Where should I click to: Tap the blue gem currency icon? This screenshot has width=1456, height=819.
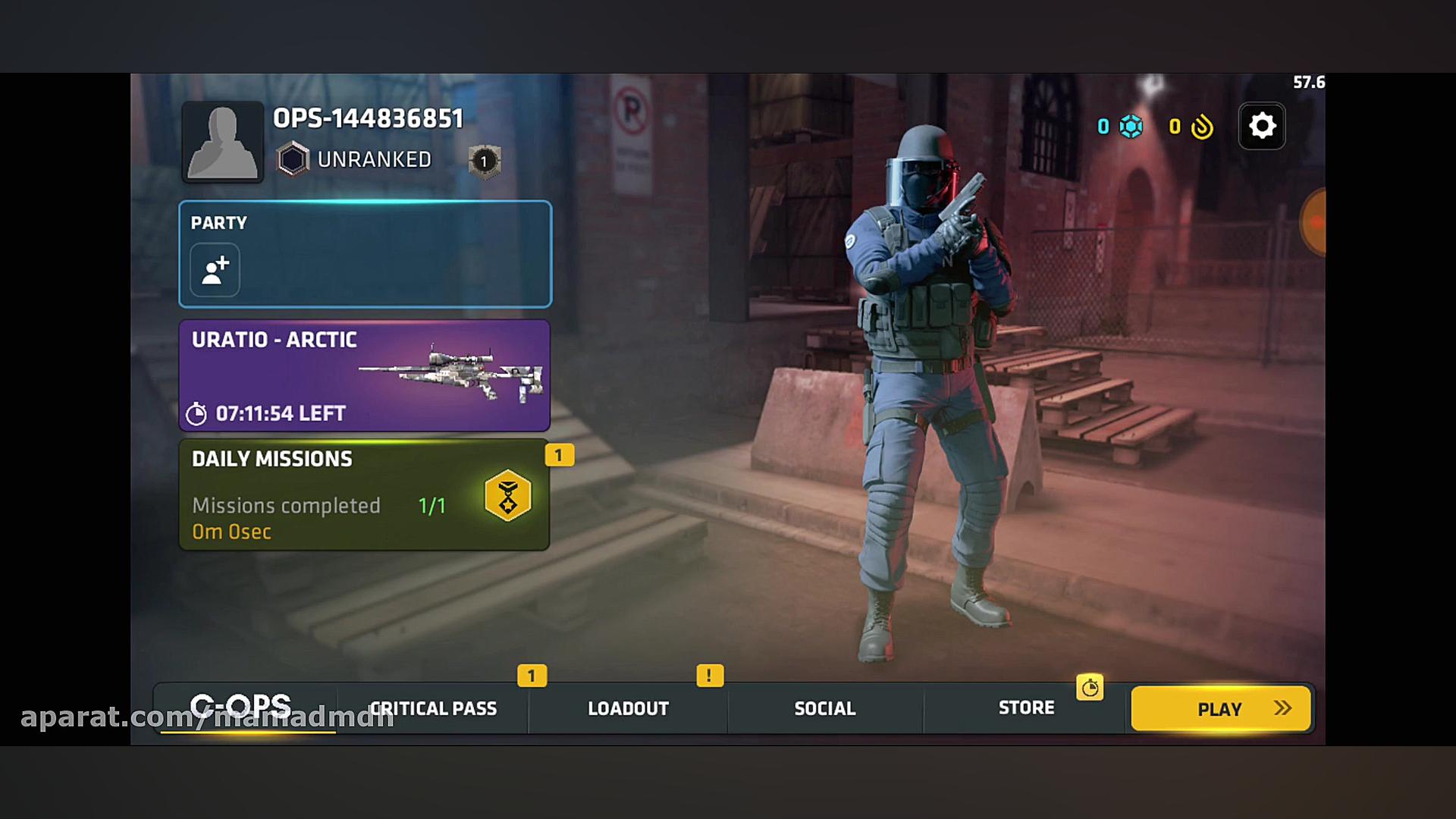[1131, 127]
